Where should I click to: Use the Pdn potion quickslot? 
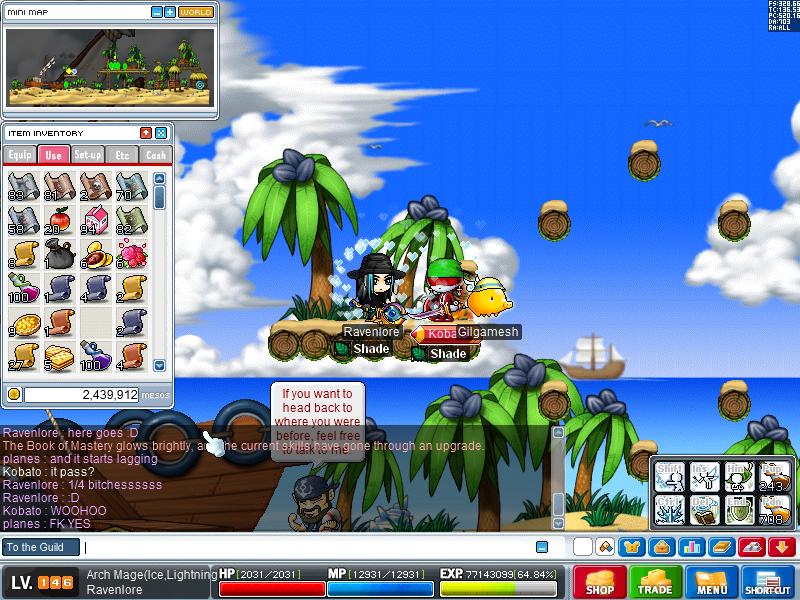pyautogui.click(x=771, y=508)
